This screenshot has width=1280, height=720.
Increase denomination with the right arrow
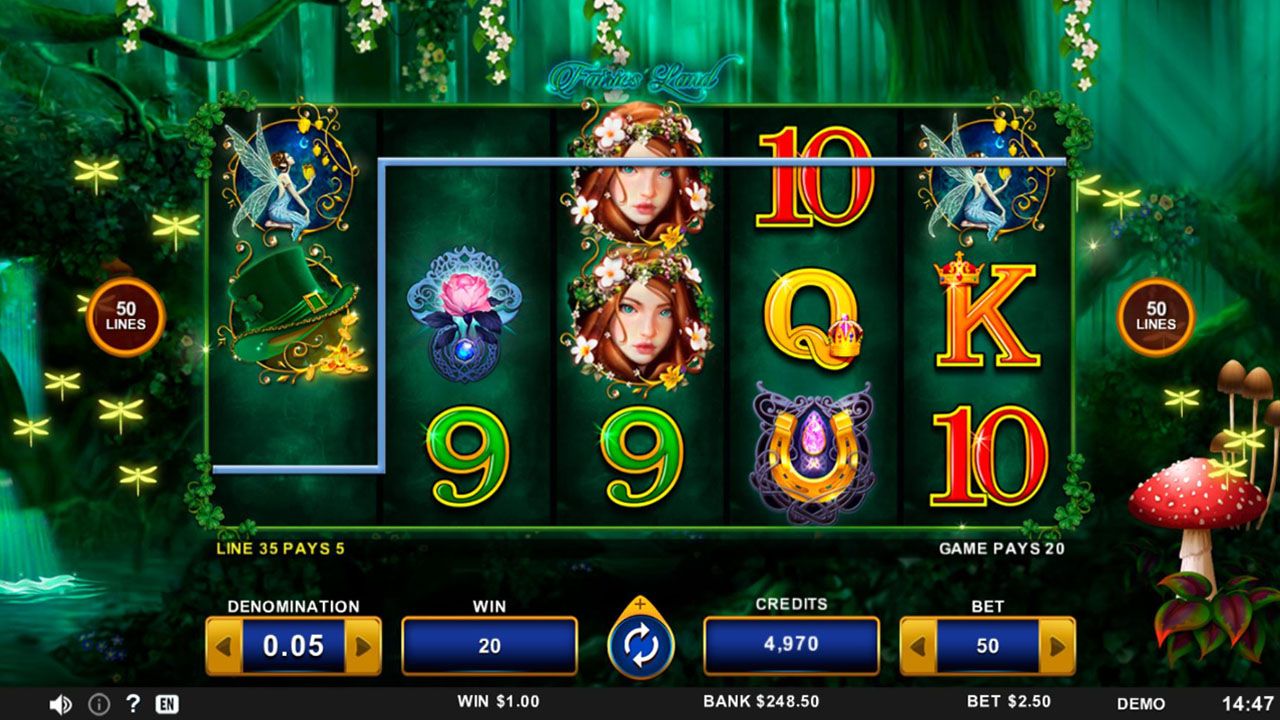pos(362,646)
